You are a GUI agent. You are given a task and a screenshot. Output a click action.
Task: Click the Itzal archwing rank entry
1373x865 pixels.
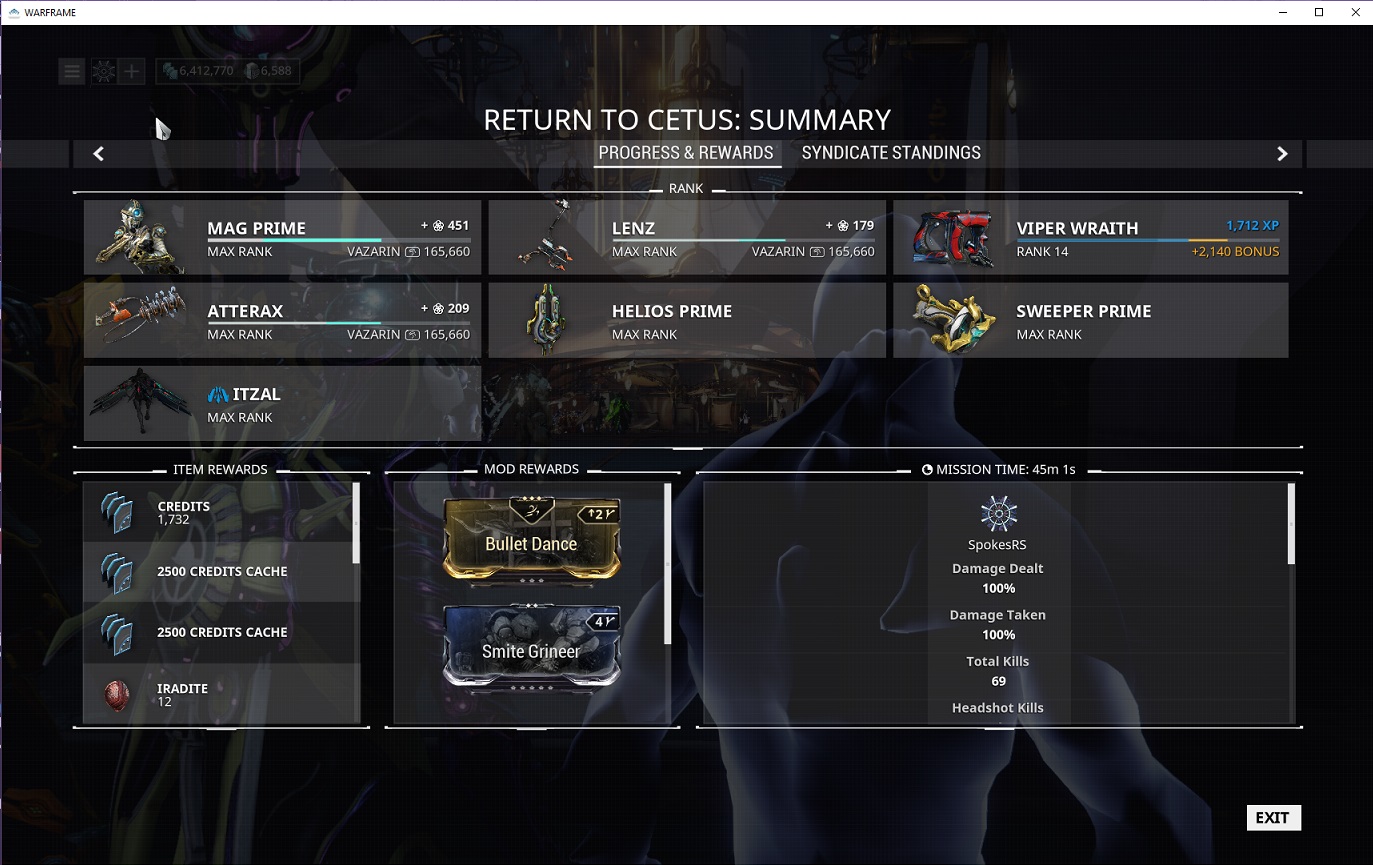tap(282, 403)
